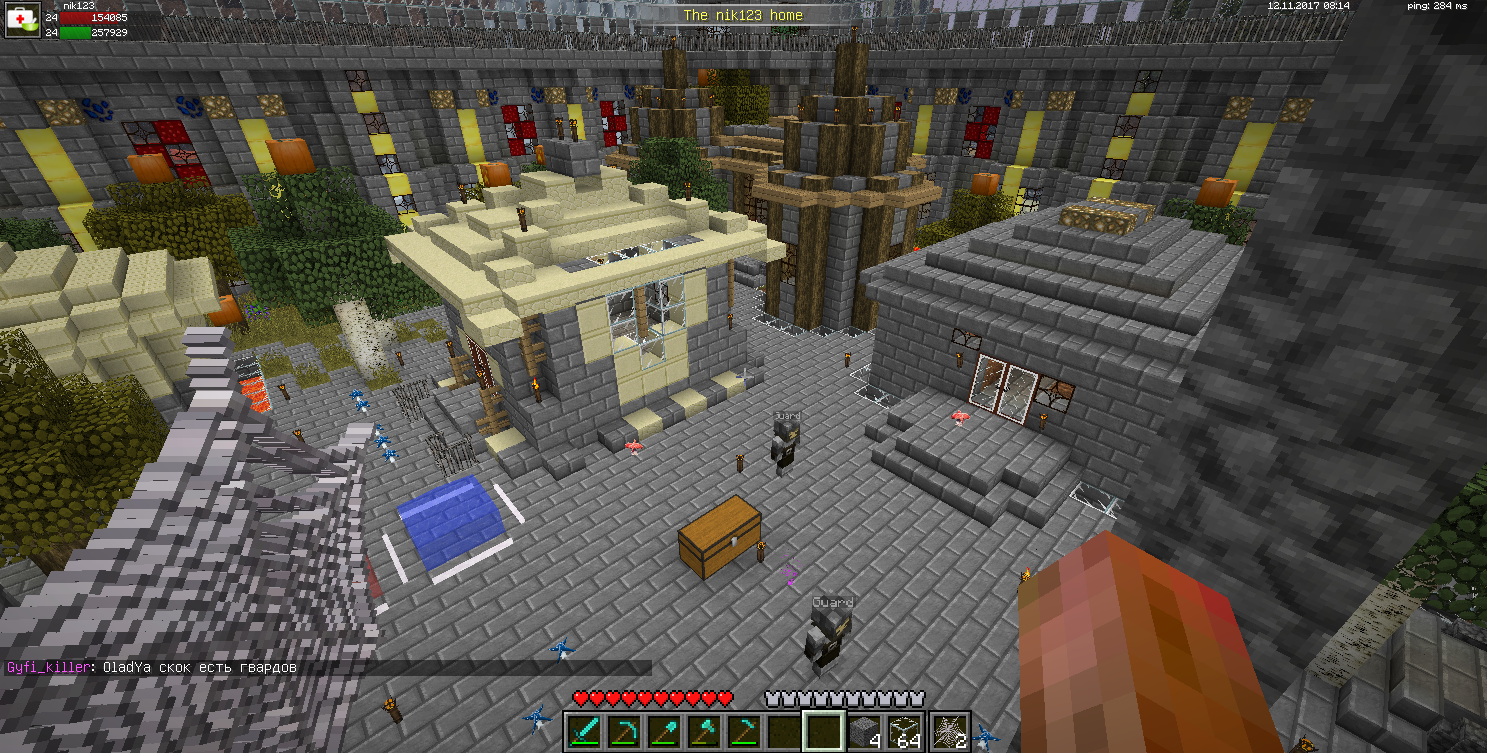Select the diamond sword hotbar slot
Viewport: 1487px width, 753px height.
click(x=585, y=731)
